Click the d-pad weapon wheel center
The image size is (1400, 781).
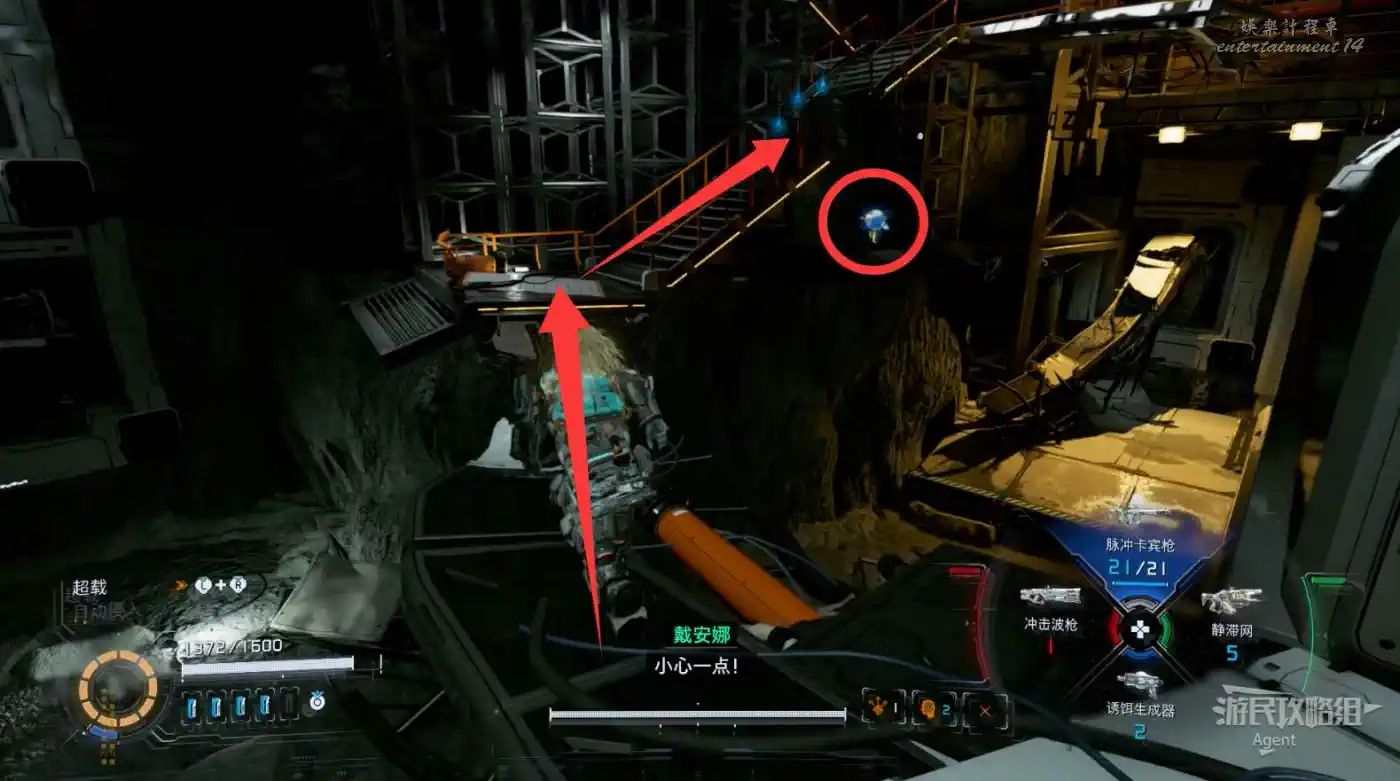click(x=1138, y=629)
